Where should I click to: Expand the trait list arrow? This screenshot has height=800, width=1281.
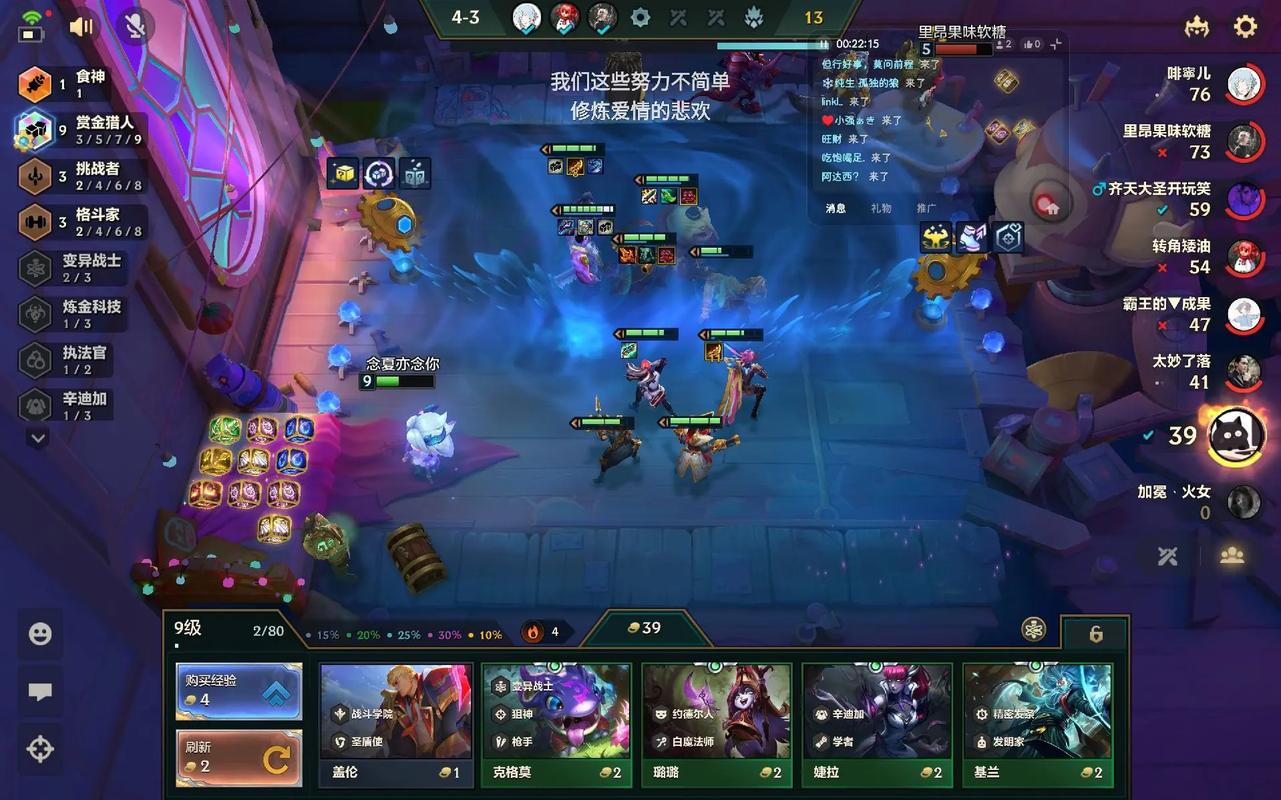tap(38, 437)
